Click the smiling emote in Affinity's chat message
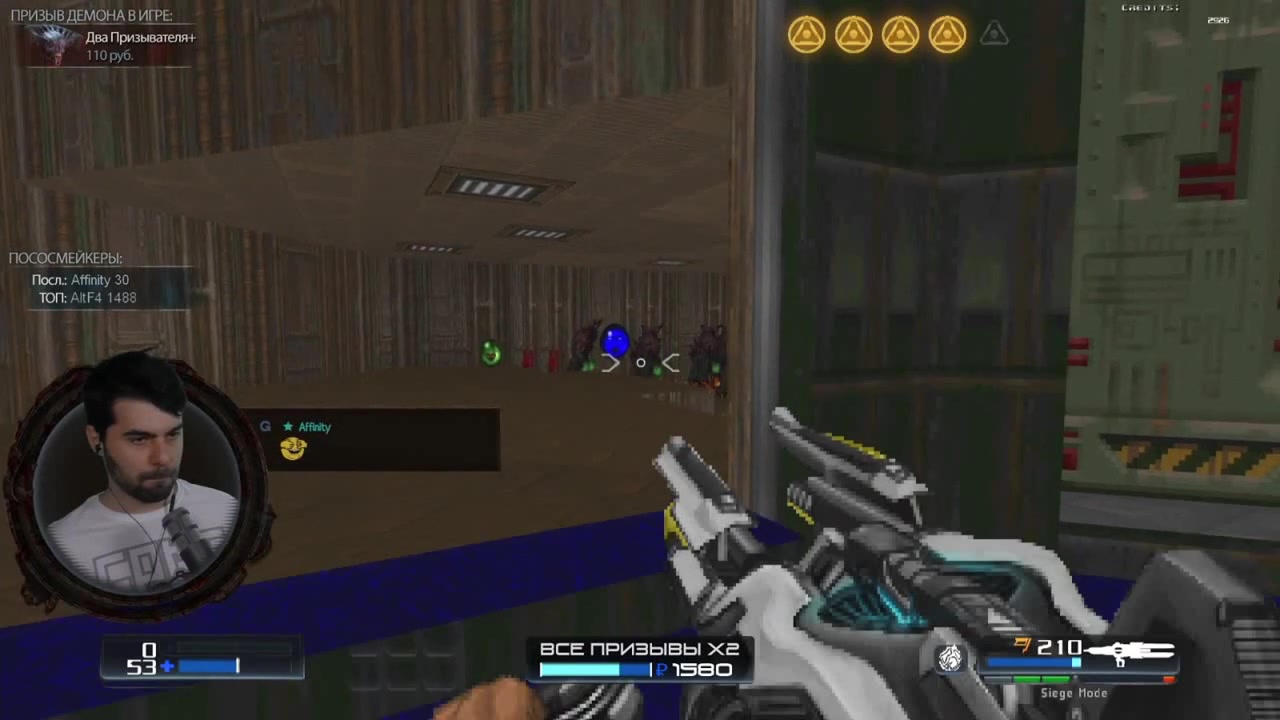The image size is (1280, 720). [x=292, y=447]
